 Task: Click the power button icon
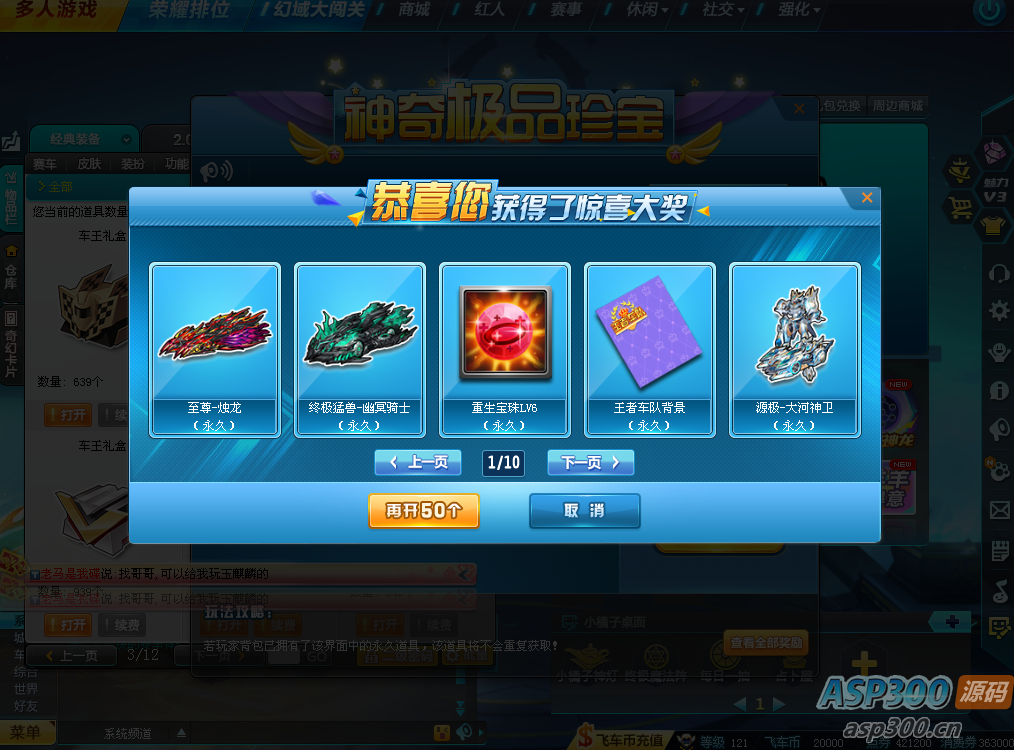[989, 12]
